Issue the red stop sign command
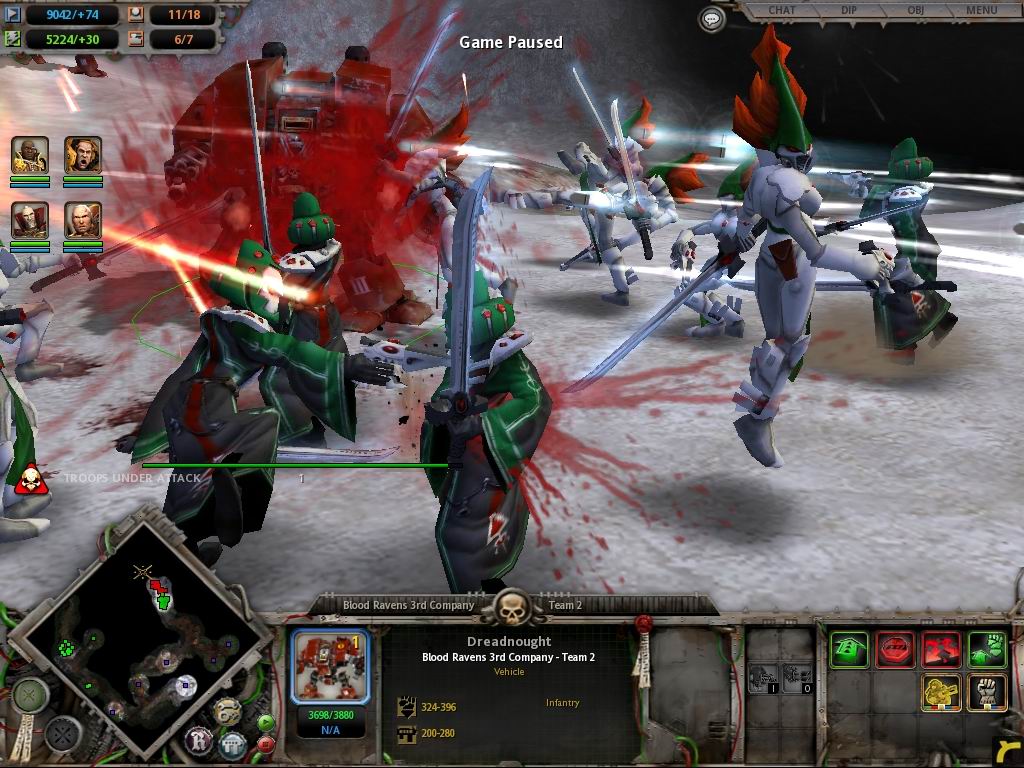Screen dimensions: 1024x768 pos(895,649)
